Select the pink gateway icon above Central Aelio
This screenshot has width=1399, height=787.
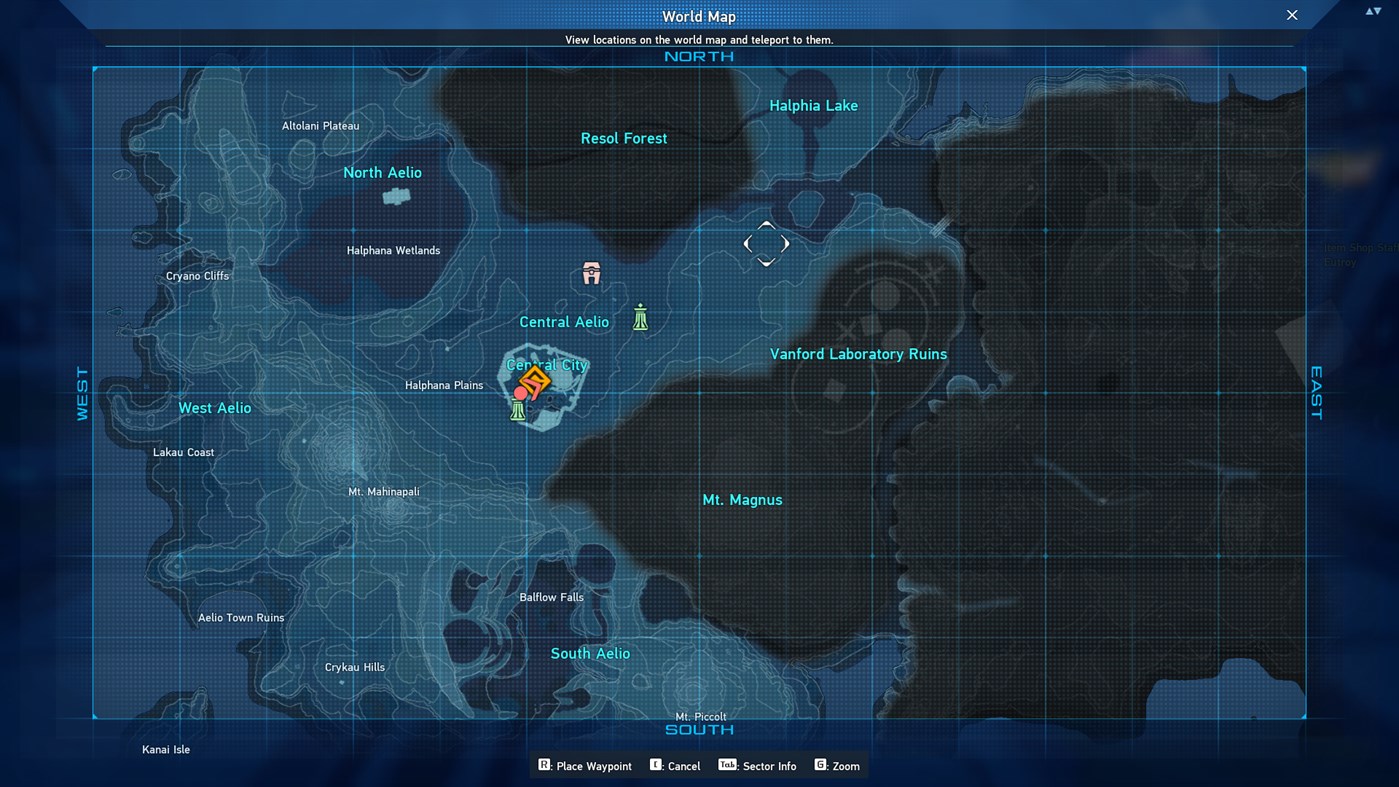(590, 272)
